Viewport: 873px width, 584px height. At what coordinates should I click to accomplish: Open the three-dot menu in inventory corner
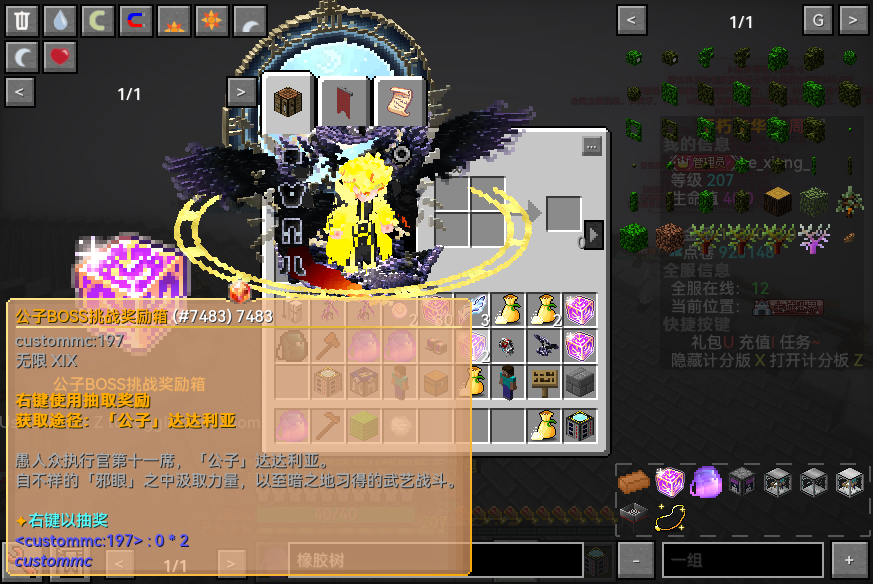click(591, 146)
